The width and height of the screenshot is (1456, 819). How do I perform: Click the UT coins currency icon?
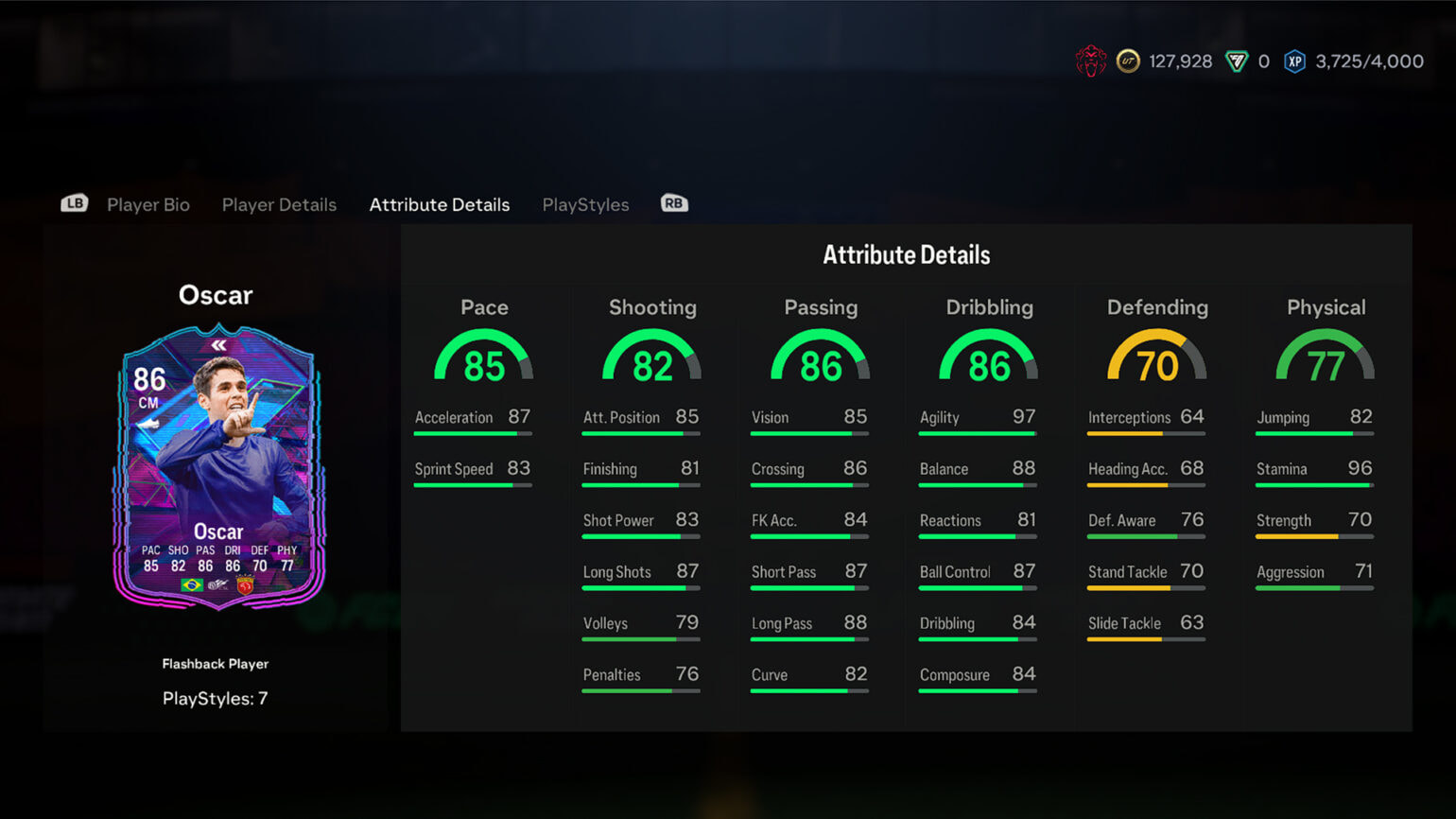click(x=1127, y=61)
